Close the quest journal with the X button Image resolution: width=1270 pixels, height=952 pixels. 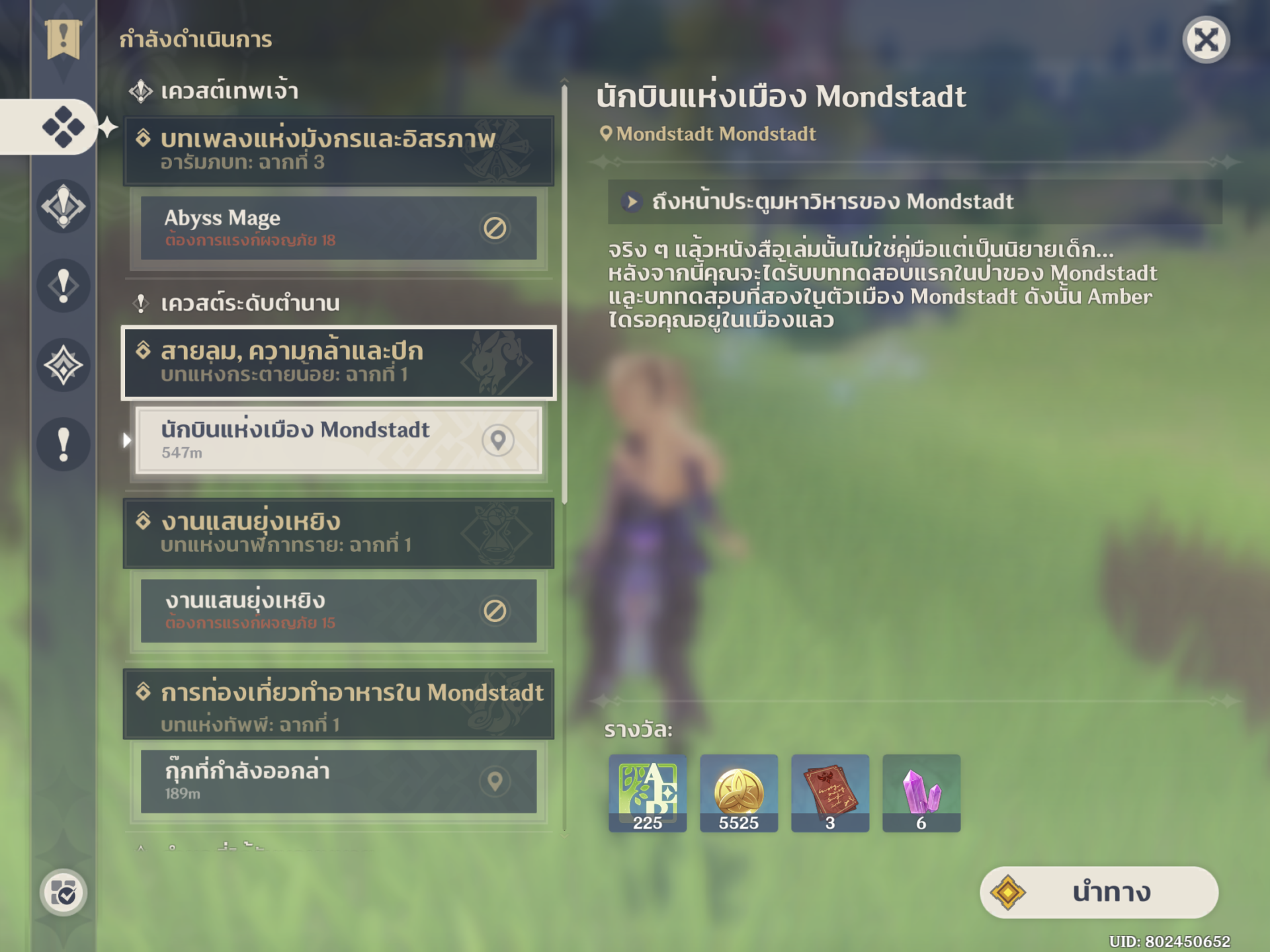click(1205, 40)
